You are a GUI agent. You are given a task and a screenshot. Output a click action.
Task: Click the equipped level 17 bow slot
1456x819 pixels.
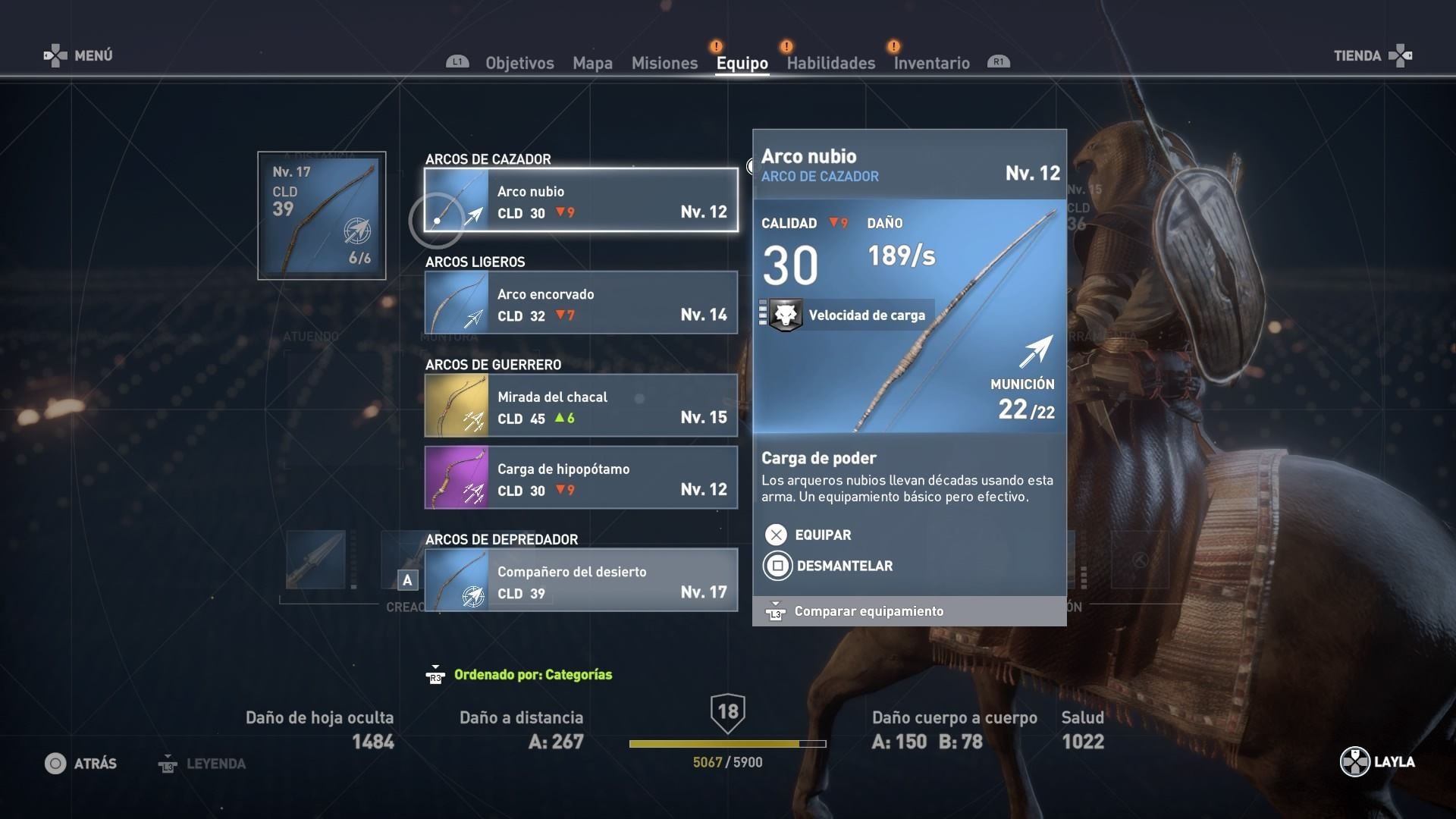[x=322, y=215]
